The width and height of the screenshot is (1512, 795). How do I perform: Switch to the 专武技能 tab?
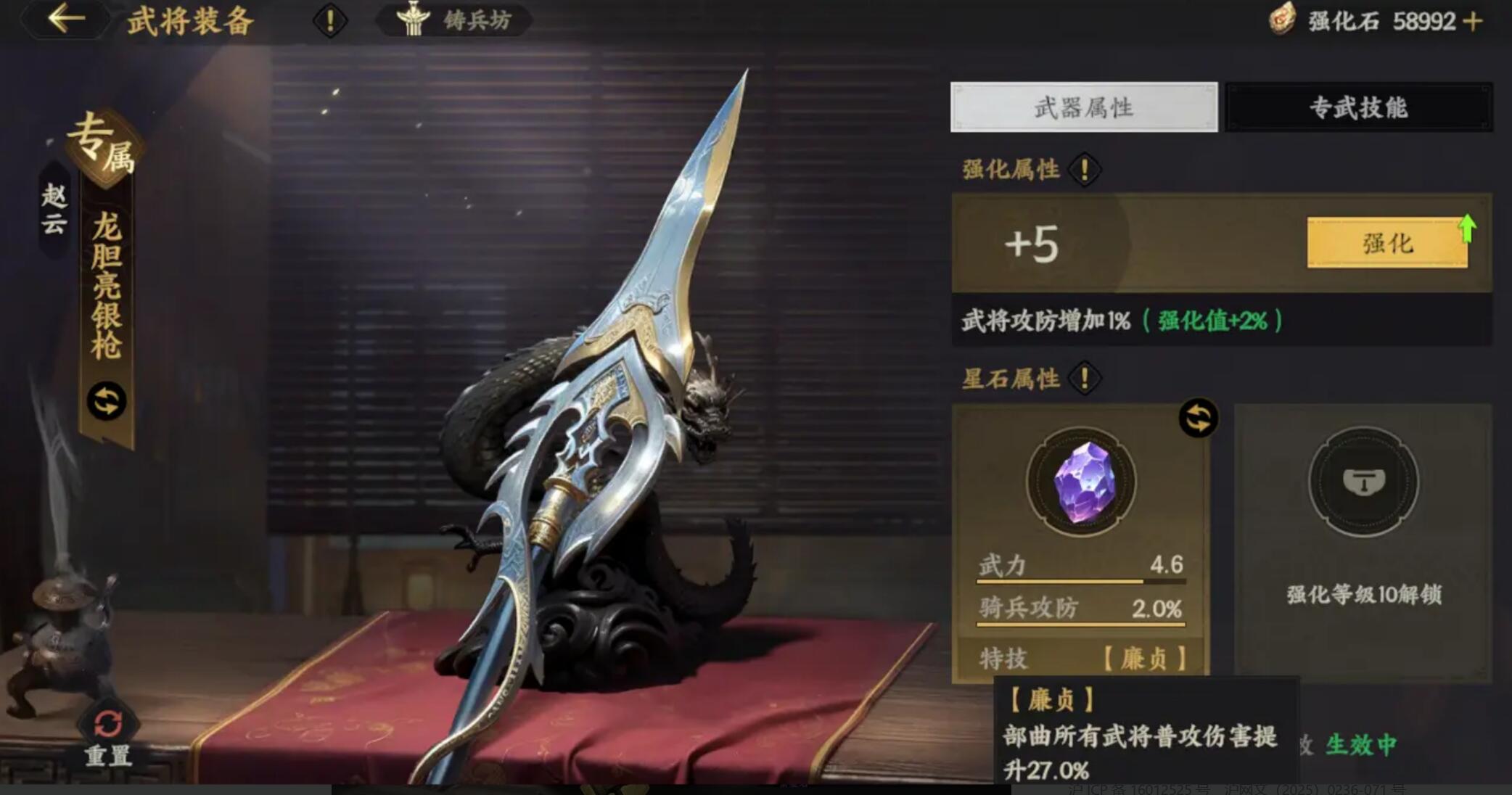tap(1360, 107)
